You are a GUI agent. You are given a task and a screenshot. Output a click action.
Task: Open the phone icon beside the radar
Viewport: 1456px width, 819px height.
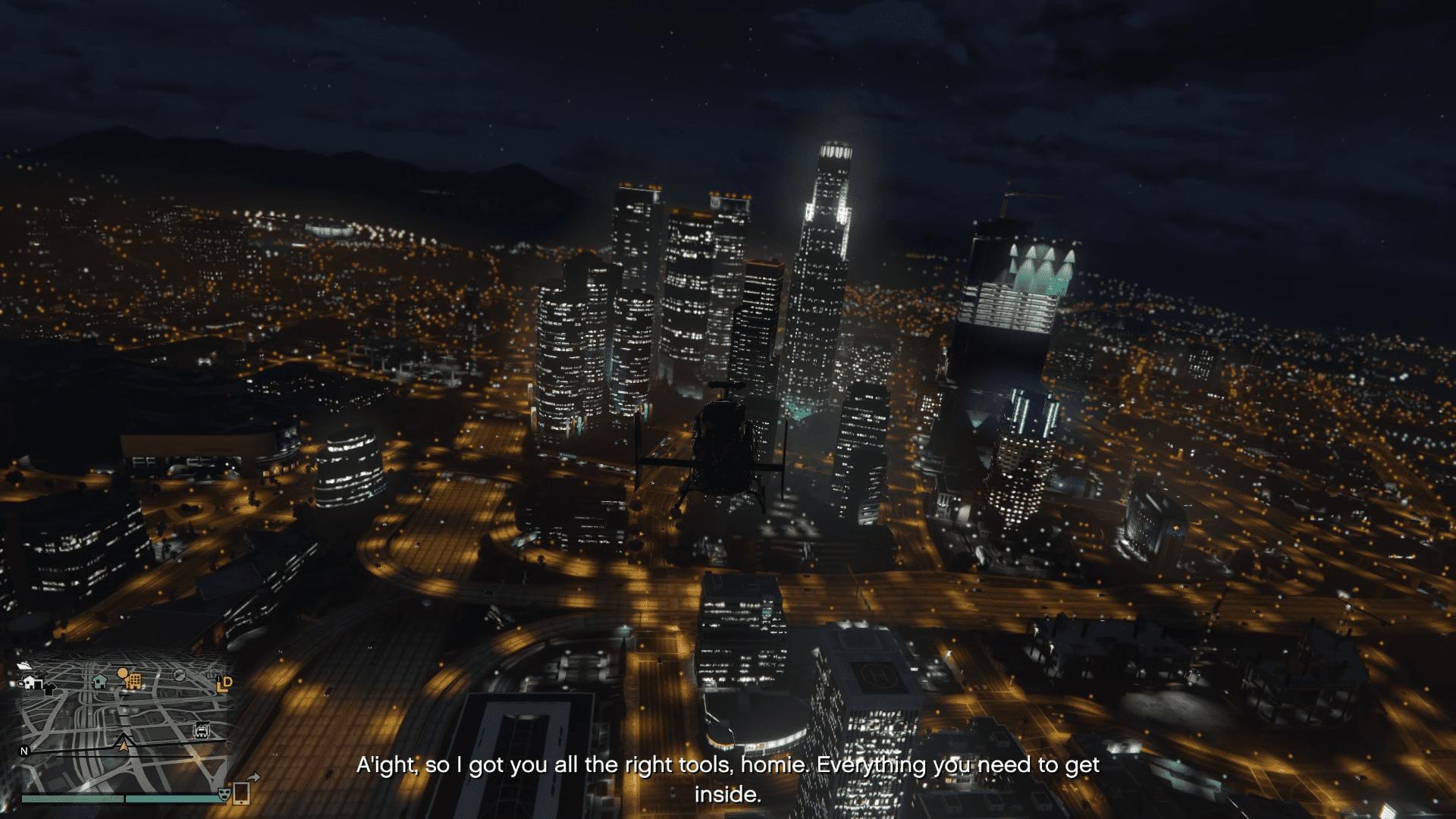[x=241, y=793]
